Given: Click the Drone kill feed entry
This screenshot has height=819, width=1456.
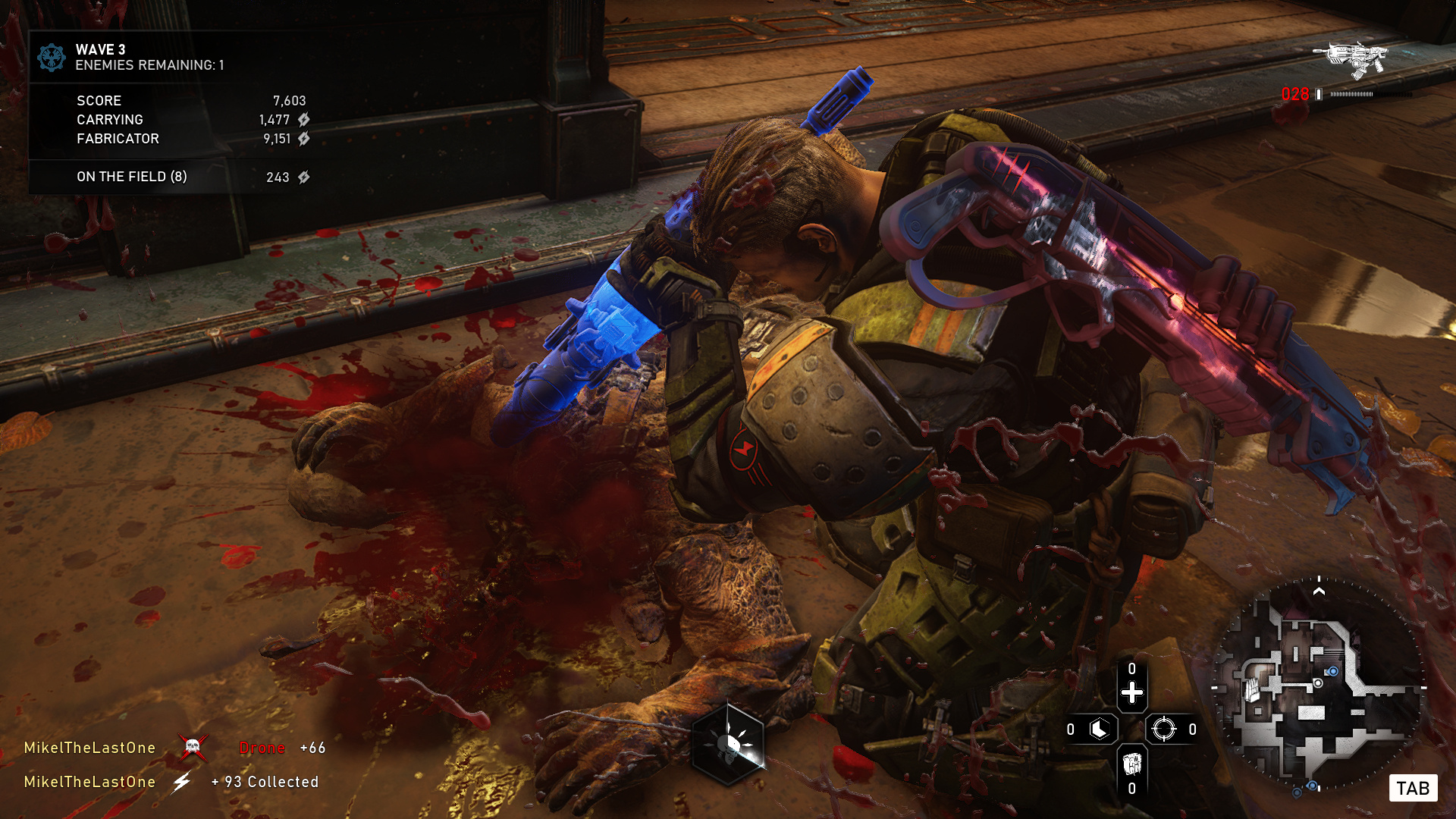Looking at the screenshot, I should [x=262, y=748].
